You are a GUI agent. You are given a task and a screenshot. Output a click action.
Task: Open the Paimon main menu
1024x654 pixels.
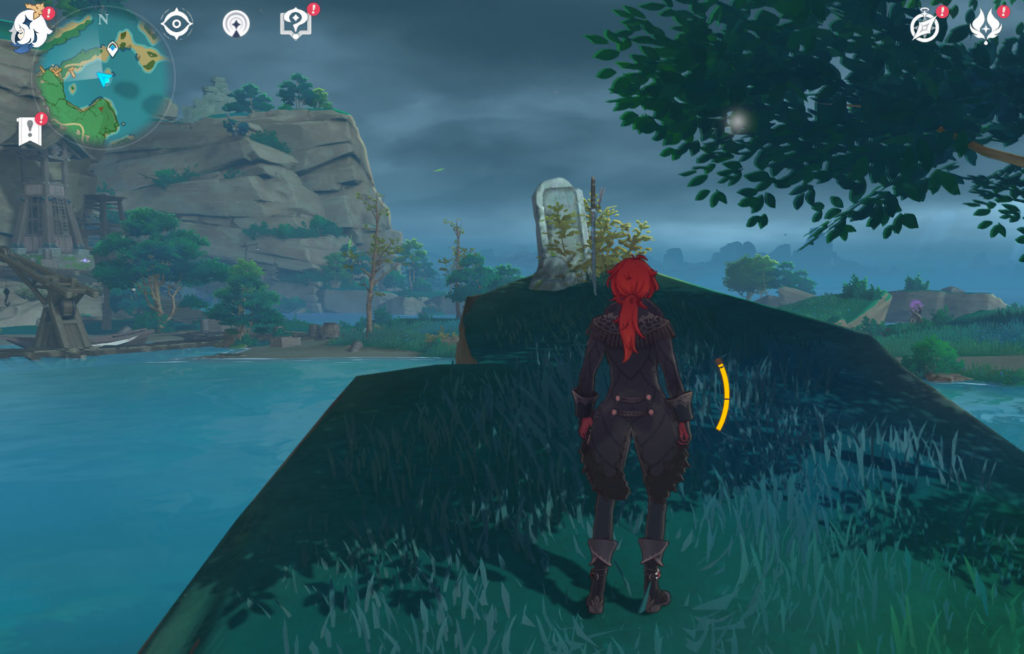[30, 28]
